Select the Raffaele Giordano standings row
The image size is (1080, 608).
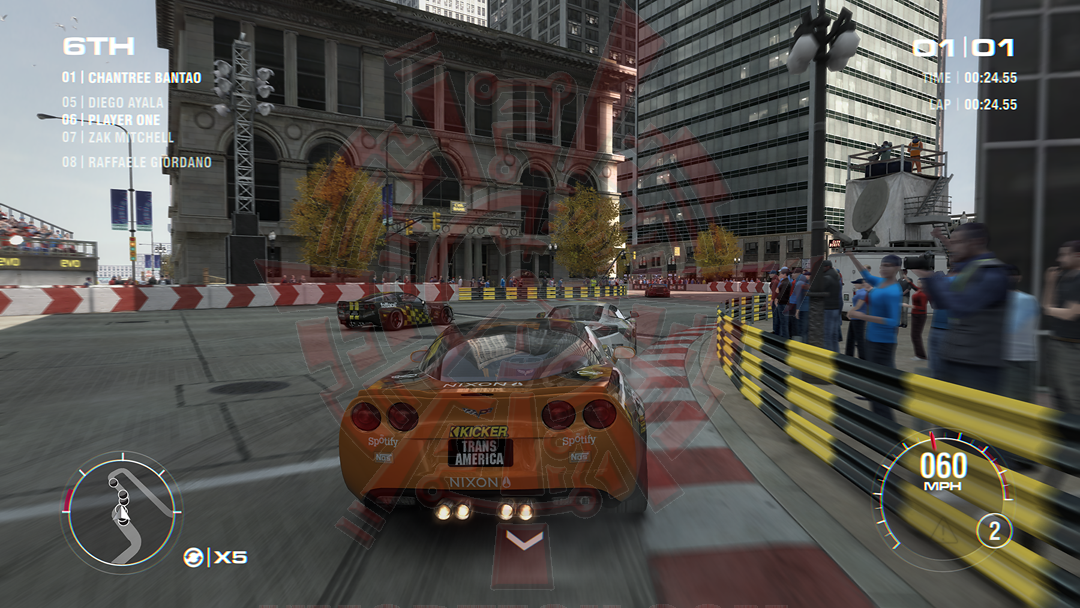tap(136, 162)
